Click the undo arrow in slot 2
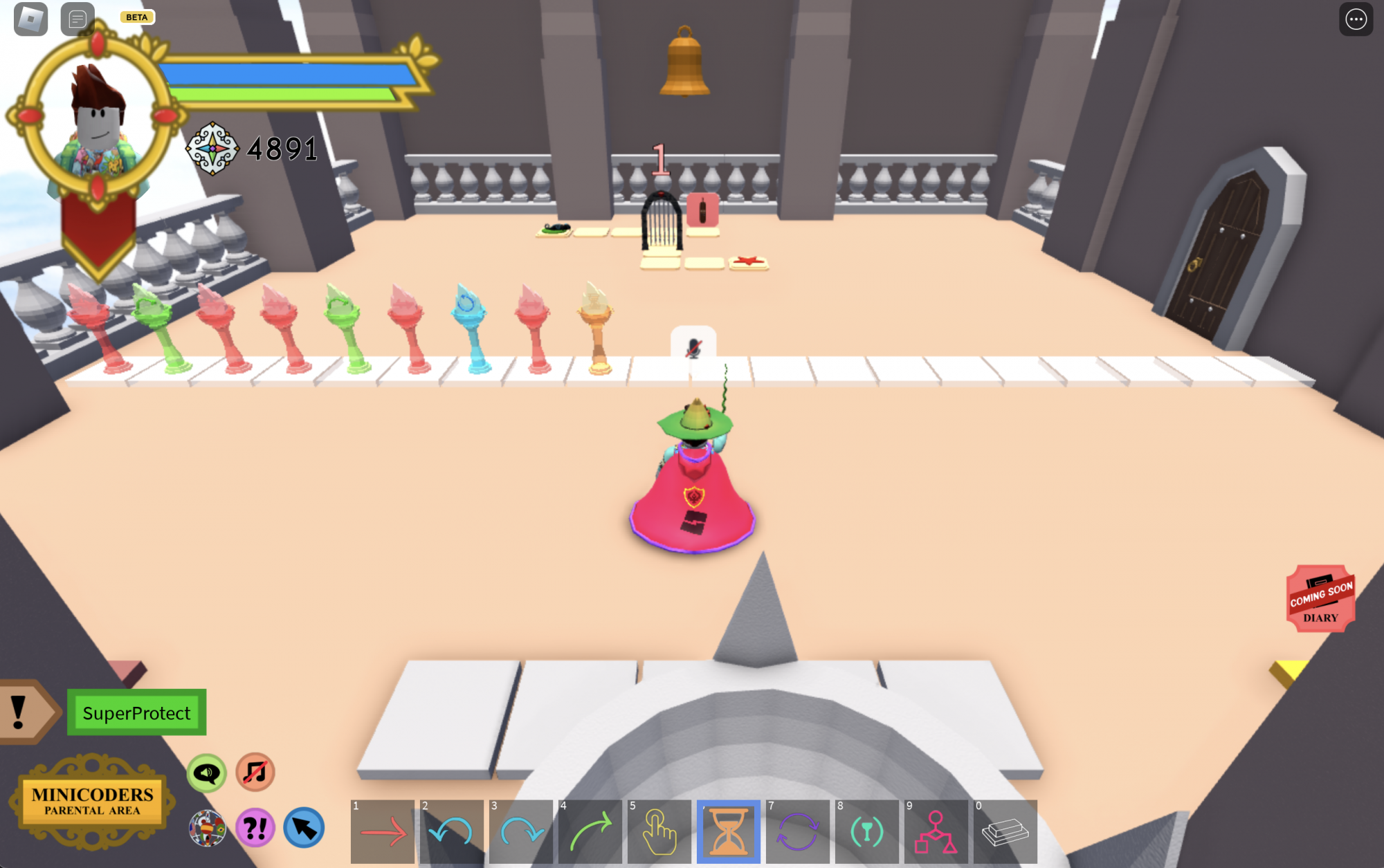 tap(451, 831)
